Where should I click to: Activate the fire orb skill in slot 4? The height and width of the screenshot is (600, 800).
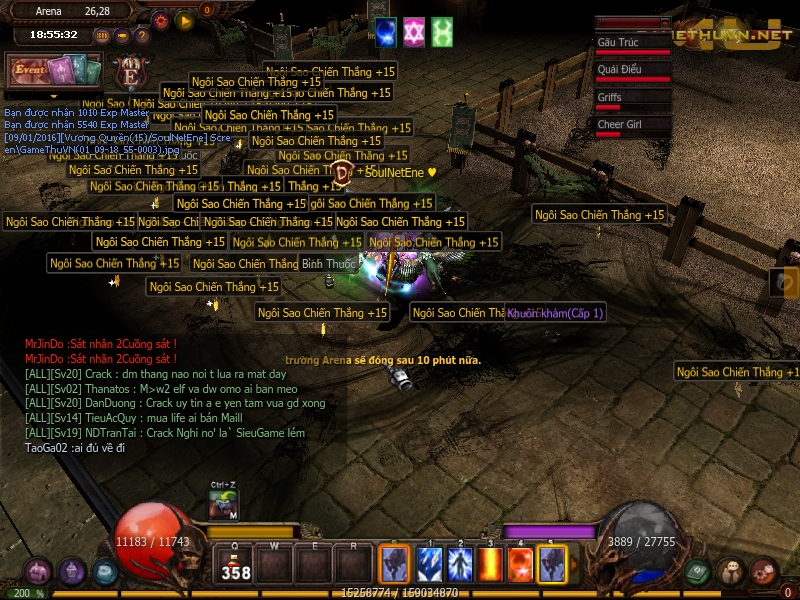point(521,564)
